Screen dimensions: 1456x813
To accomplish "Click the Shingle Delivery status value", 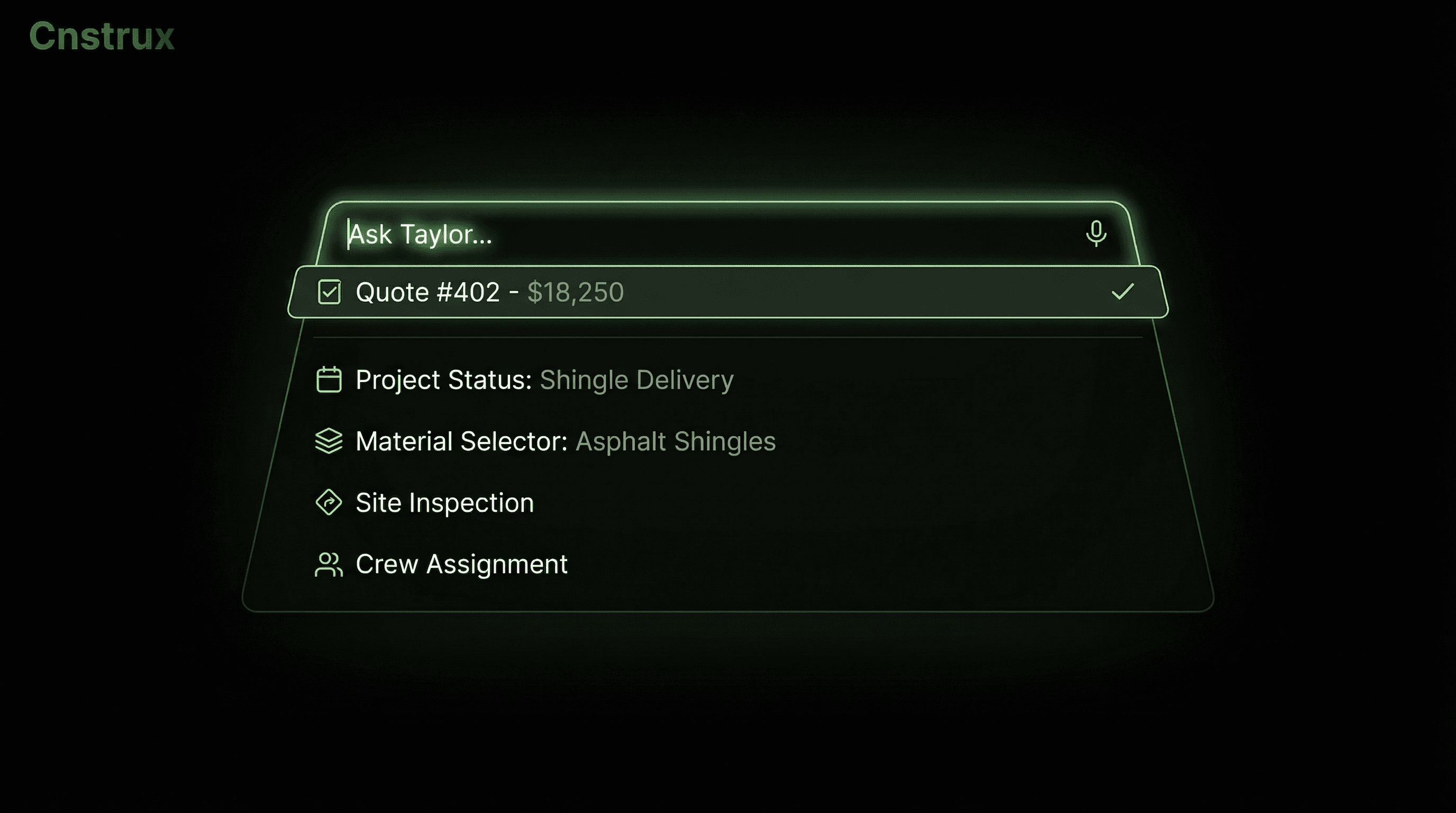I will coord(636,380).
